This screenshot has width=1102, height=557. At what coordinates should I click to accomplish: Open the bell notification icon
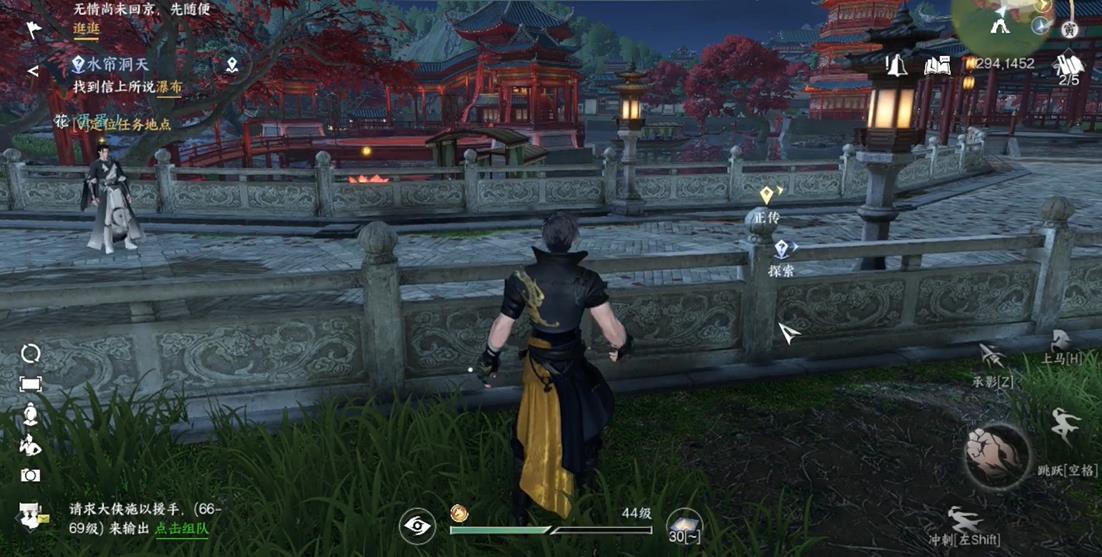pyautogui.click(x=896, y=66)
